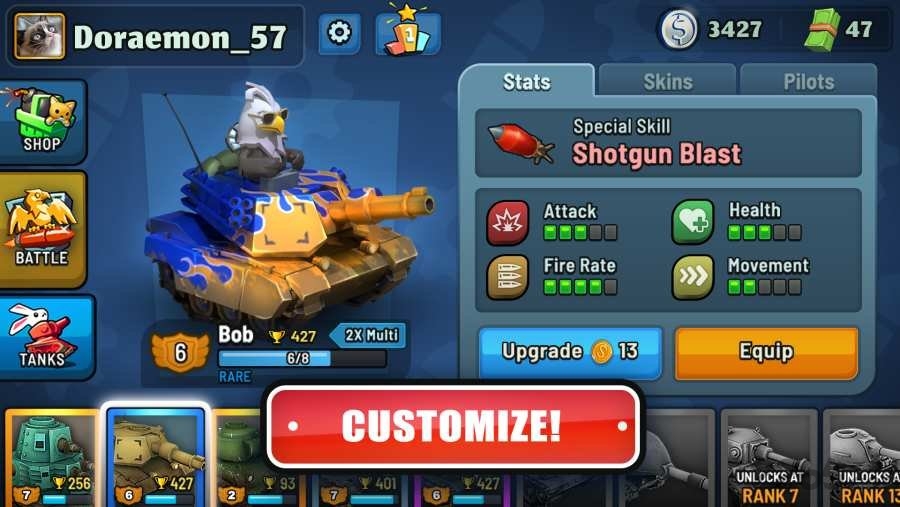Viewport: 900px width, 507px height.
Task: Equip the Bob tank
Action: point(766,352)
